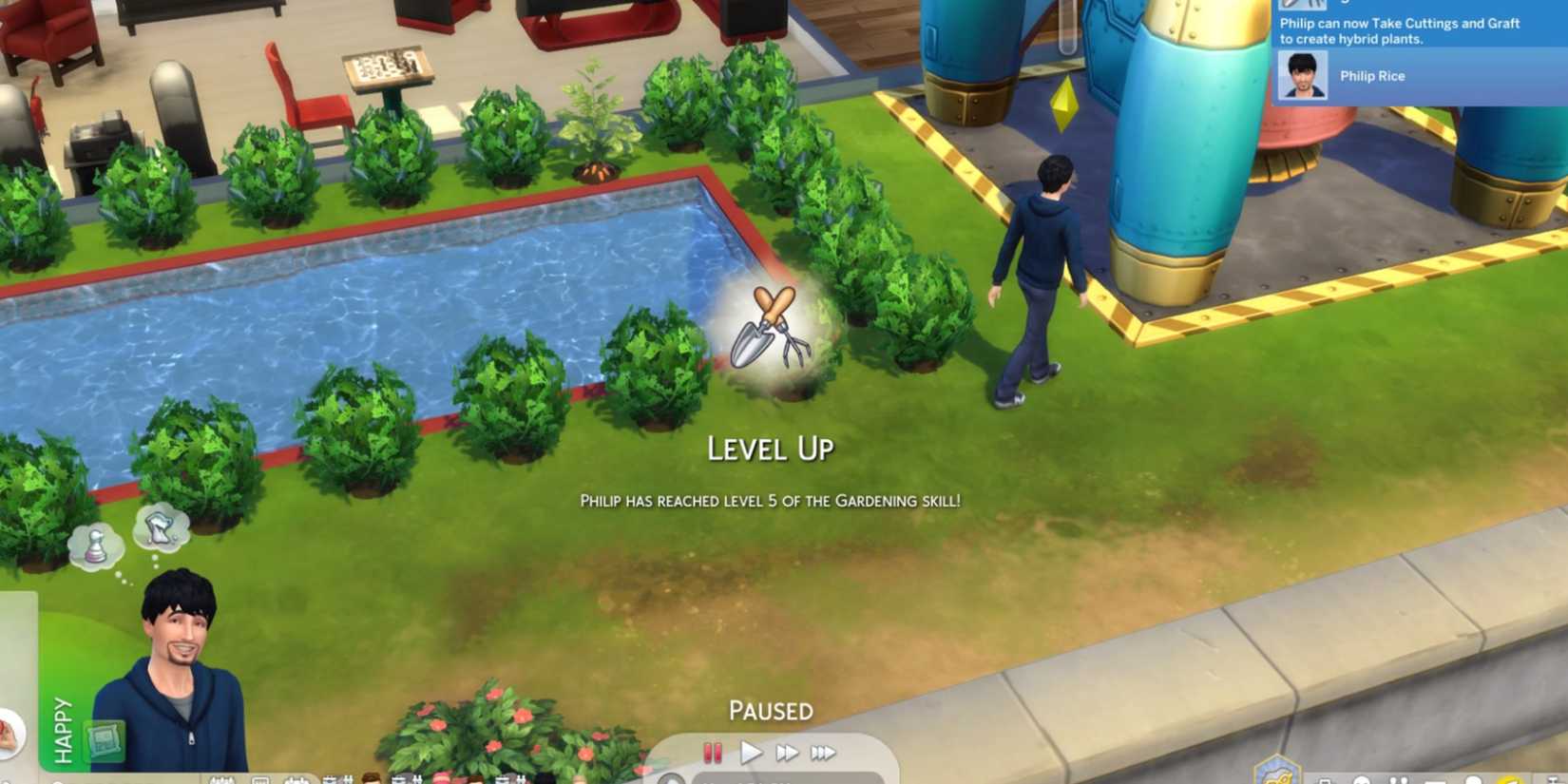Toggle pause state via the Paused indicator
The width and height of the screenshot is (1568, 784).
(x=772, y=710)
